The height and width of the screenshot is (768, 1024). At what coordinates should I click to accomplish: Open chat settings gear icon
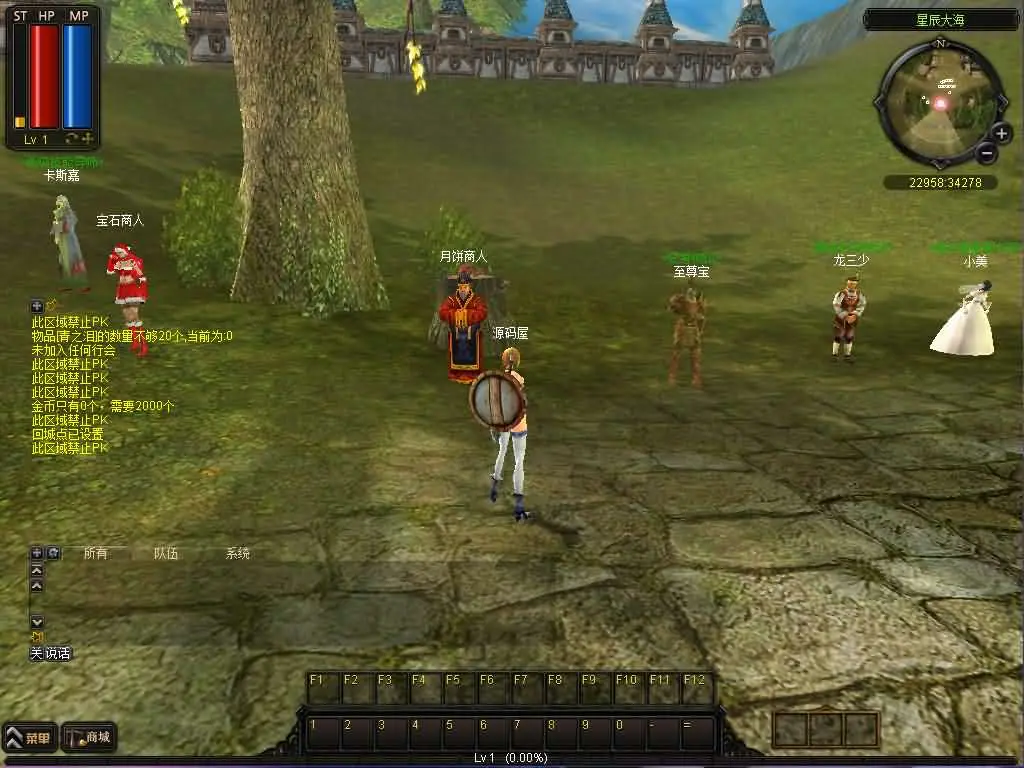pyautogui.click(x=53, y=553)
